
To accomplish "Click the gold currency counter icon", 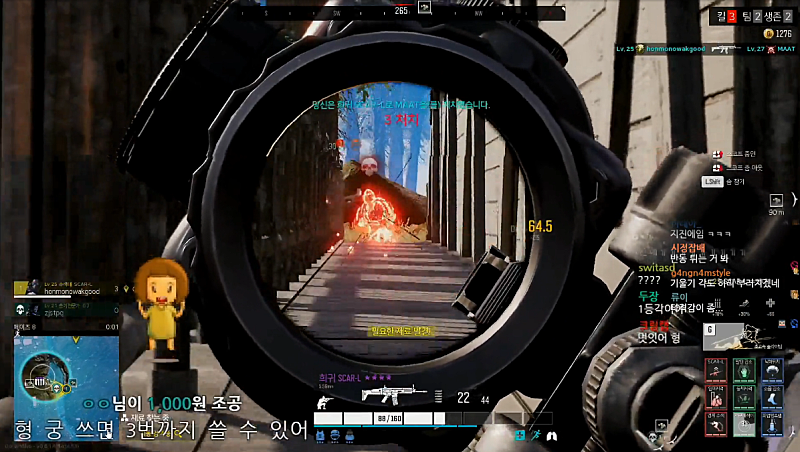I will (766, 33).
